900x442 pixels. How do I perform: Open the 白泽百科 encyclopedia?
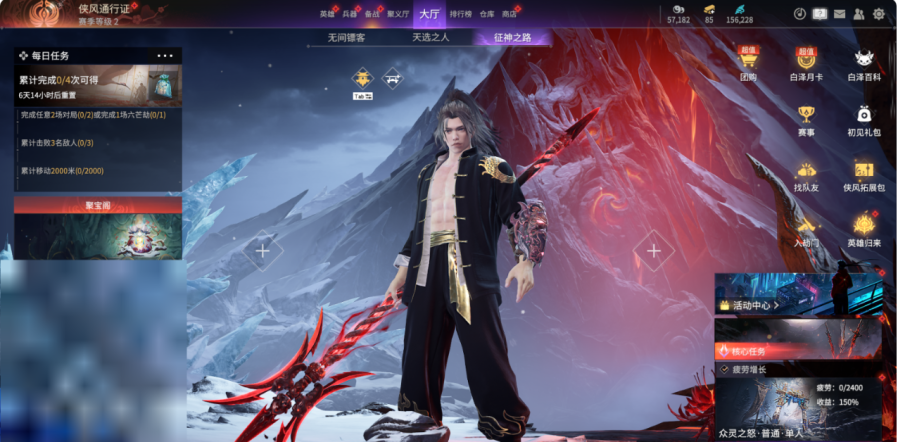(x=864, y=63)
